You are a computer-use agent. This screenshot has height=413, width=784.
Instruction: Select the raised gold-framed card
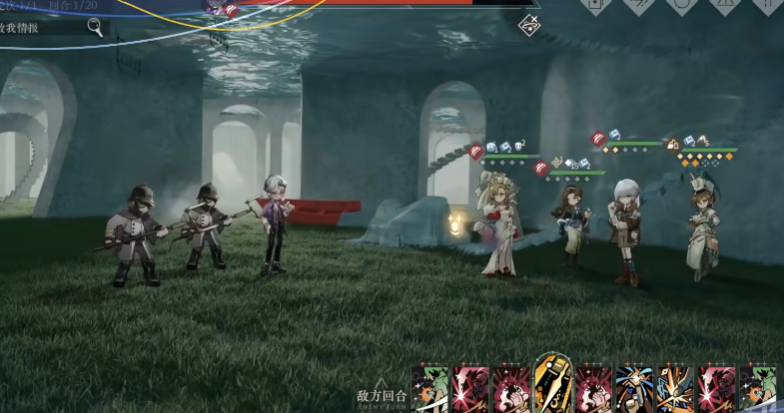552,383
